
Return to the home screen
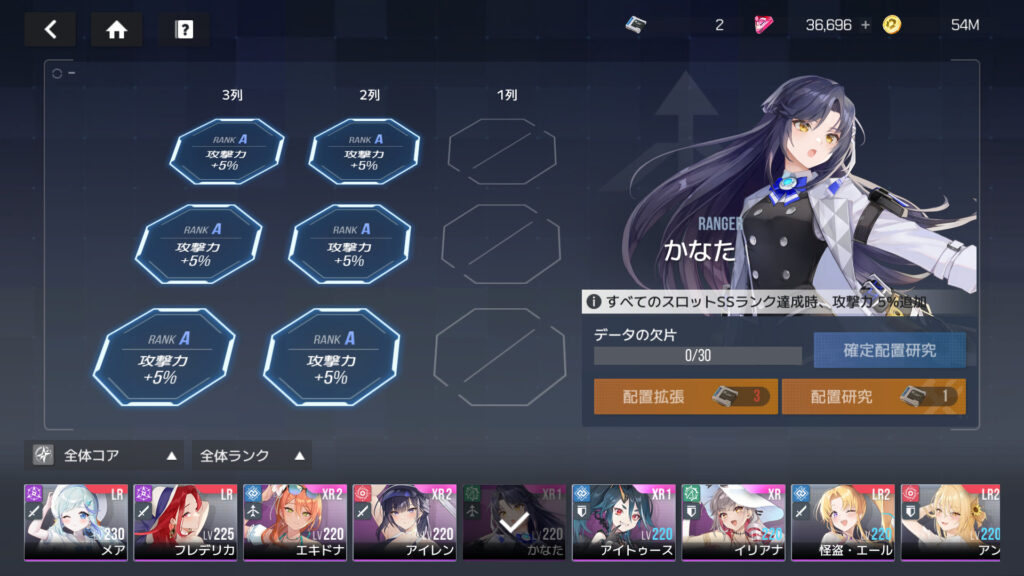click(116, 29)
